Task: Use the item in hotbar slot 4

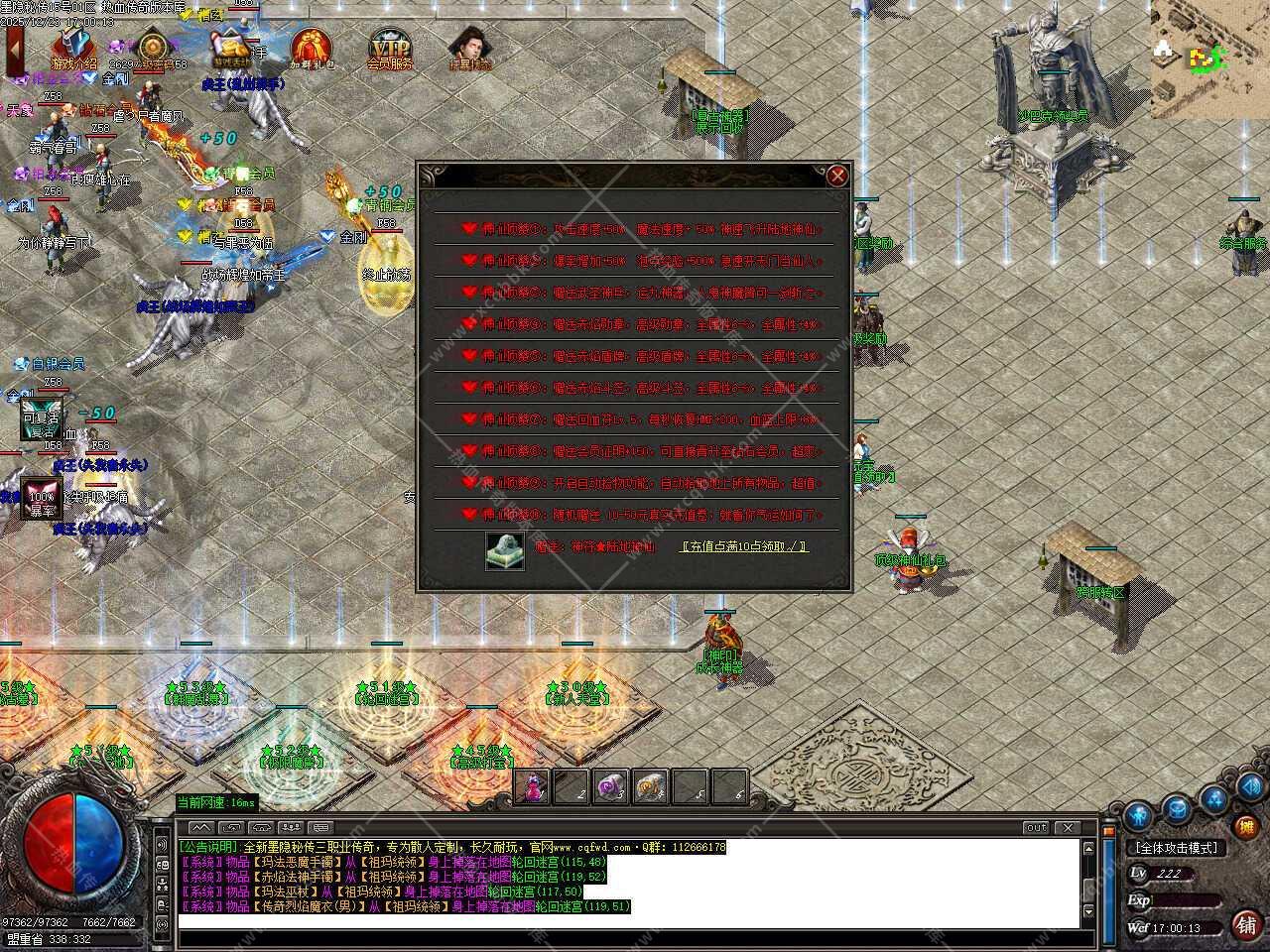Action: 649,786
